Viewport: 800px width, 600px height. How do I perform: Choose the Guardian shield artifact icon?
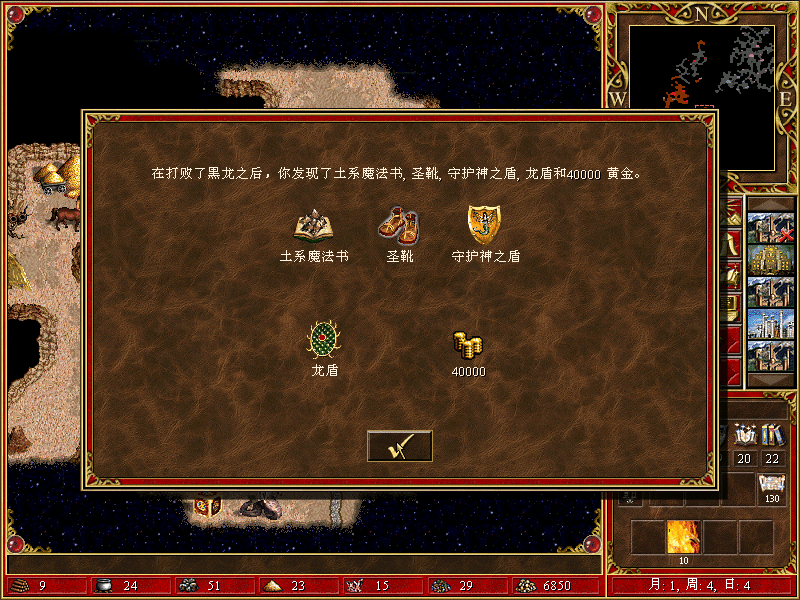click(x=485, y=225)
